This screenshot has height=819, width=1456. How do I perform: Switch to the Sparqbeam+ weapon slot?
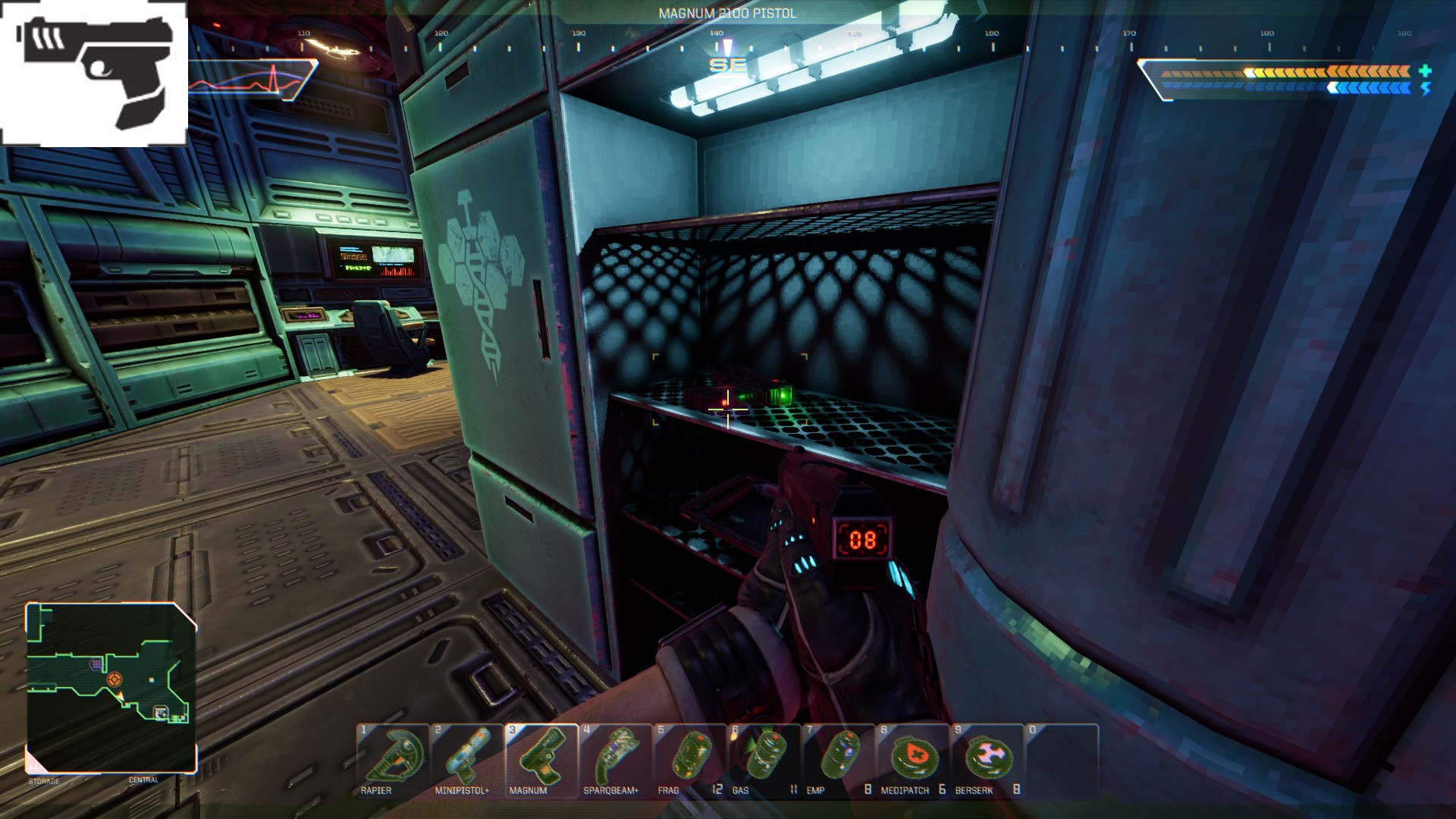[615, 759]
